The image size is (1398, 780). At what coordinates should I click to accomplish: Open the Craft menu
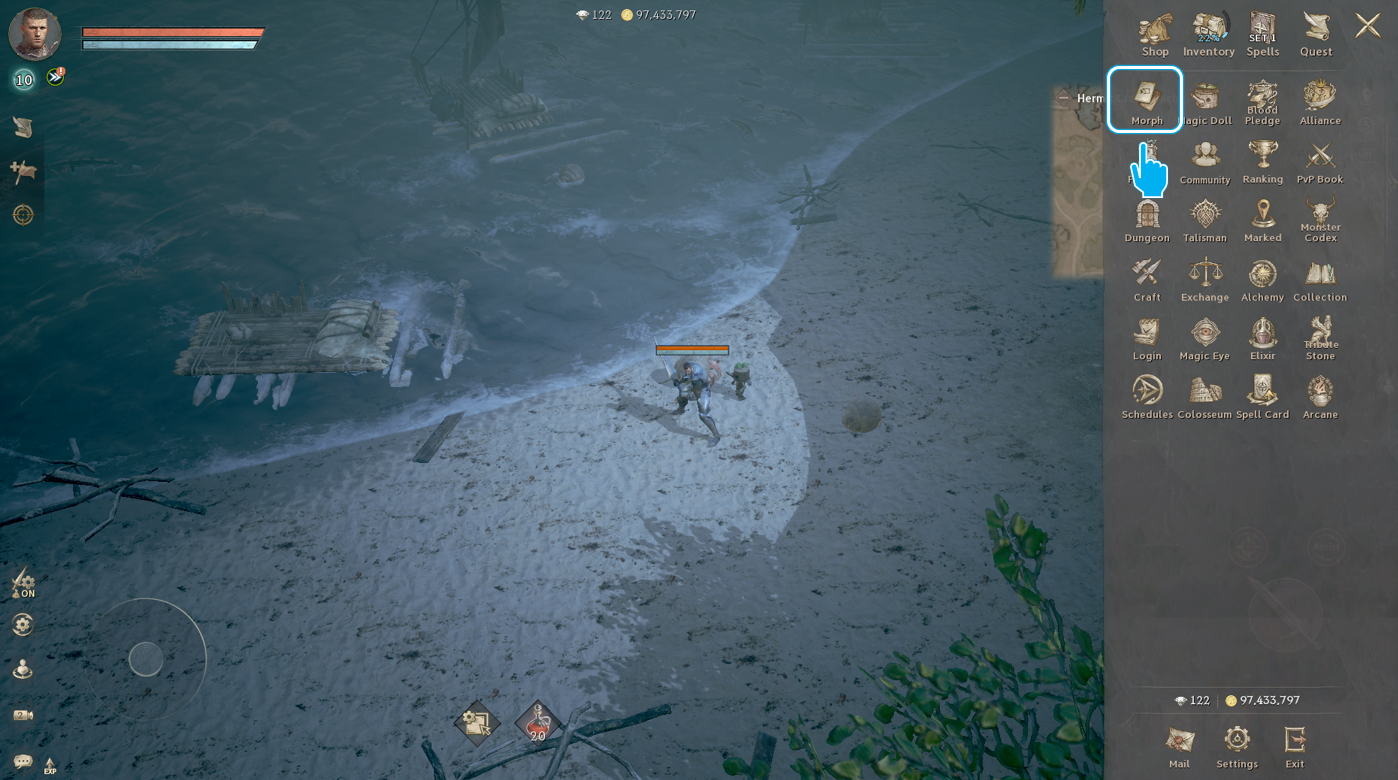pyautogui.click(x=1147, y=279)
